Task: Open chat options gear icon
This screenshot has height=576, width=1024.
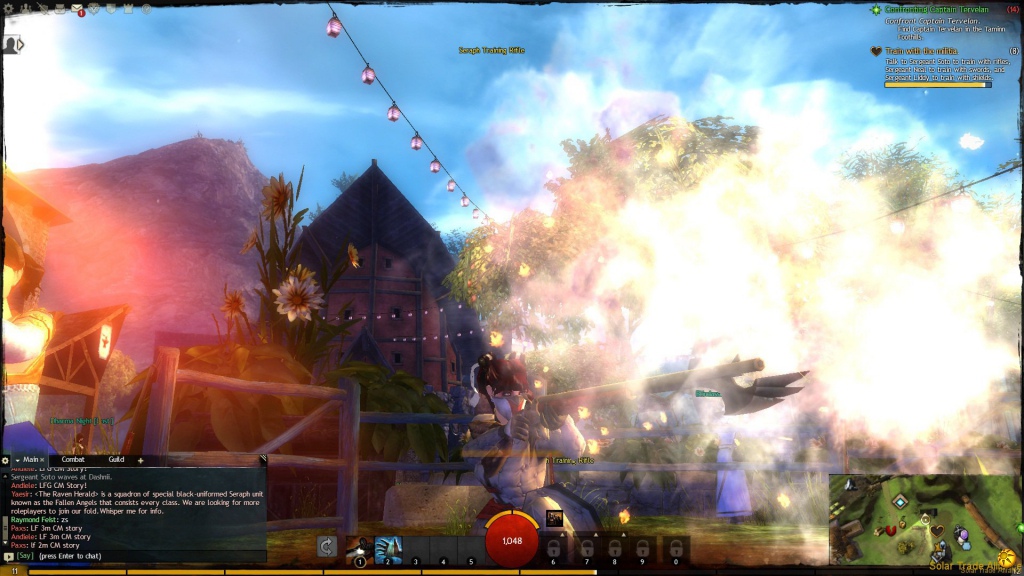Action: click(6, 460)
